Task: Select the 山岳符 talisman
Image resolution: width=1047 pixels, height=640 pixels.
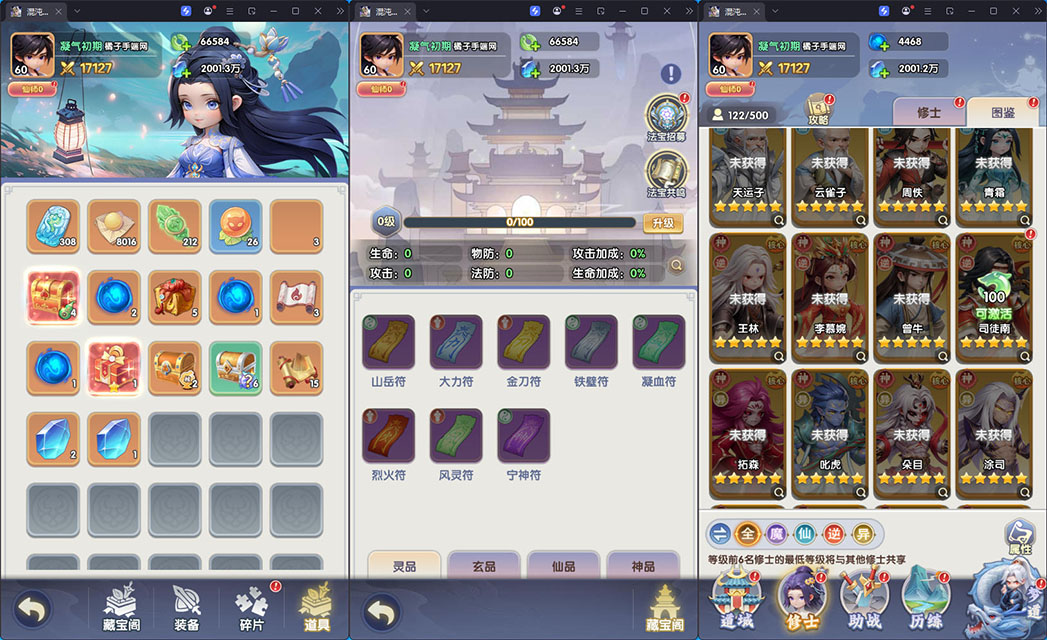Action: point(388,345)
